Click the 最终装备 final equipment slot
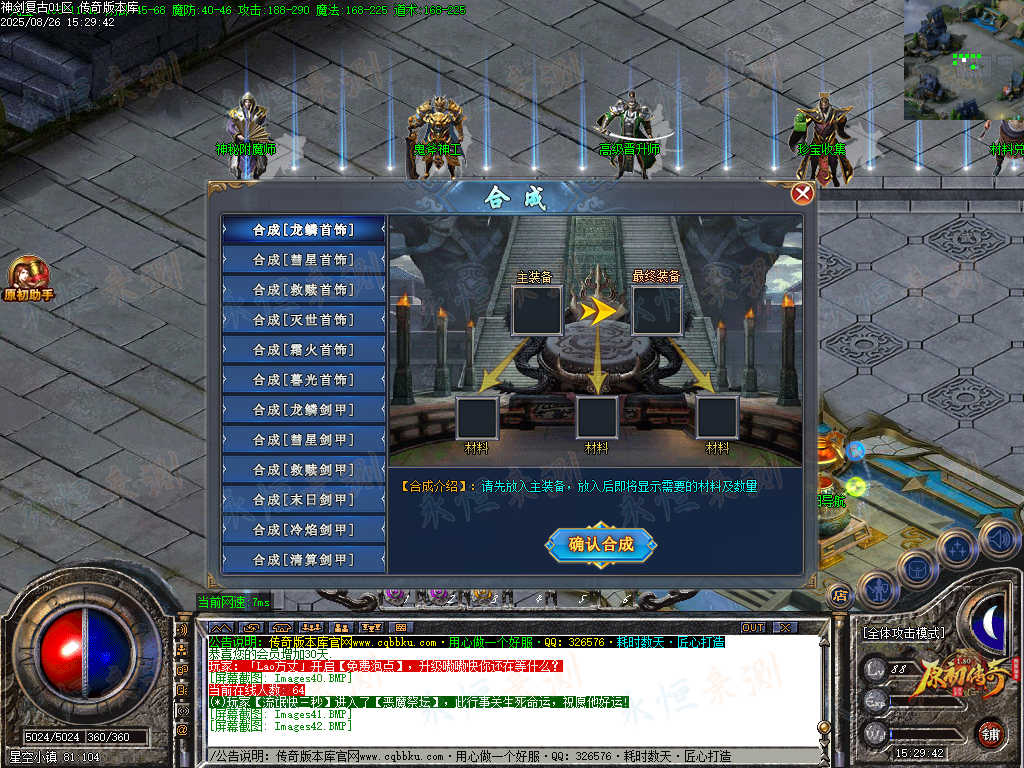Image resolution: width=1024 pixels, height=768 pixels. tap(657, 310)
